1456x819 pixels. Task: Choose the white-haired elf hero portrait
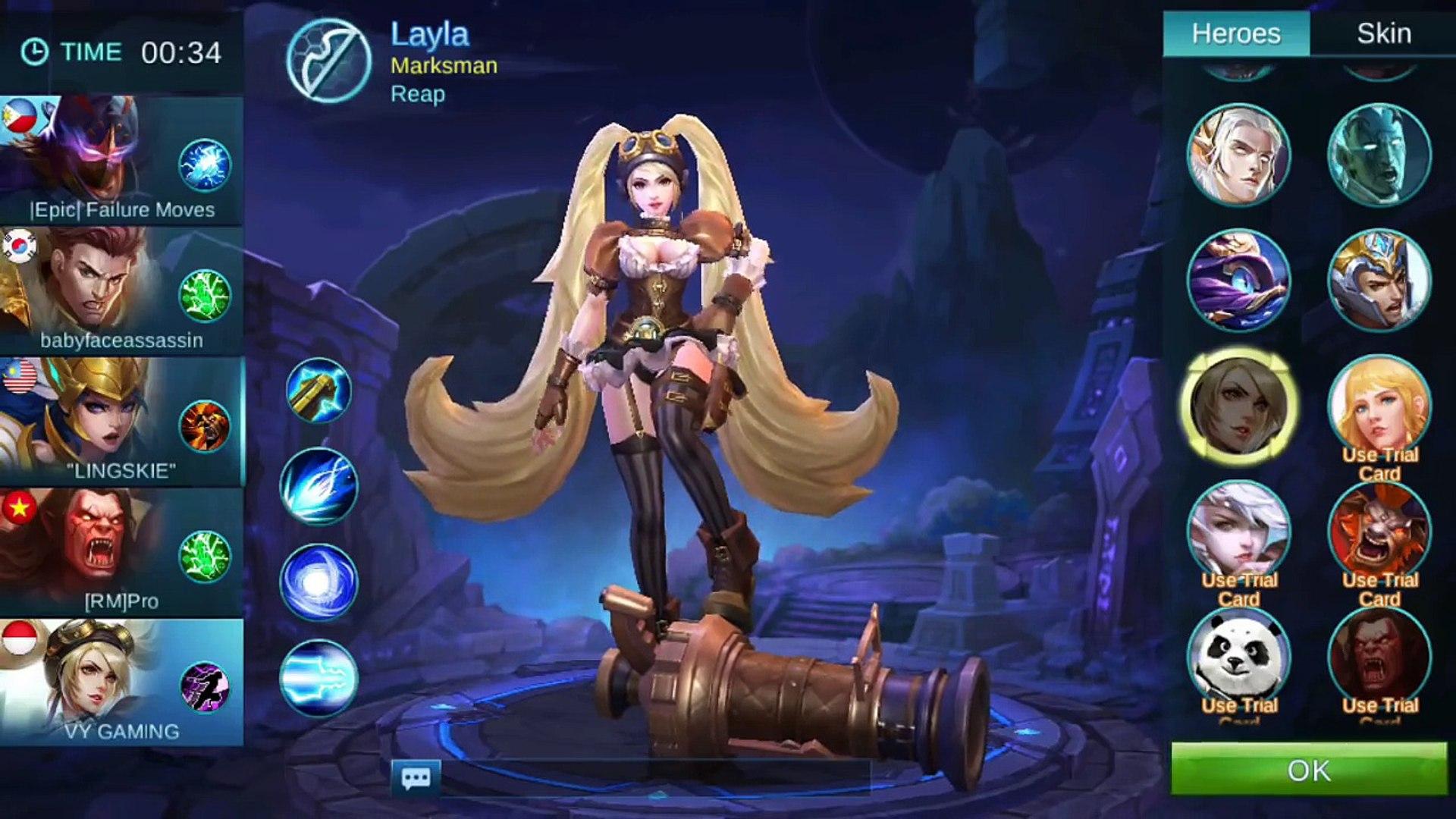tap(1239, 155)
